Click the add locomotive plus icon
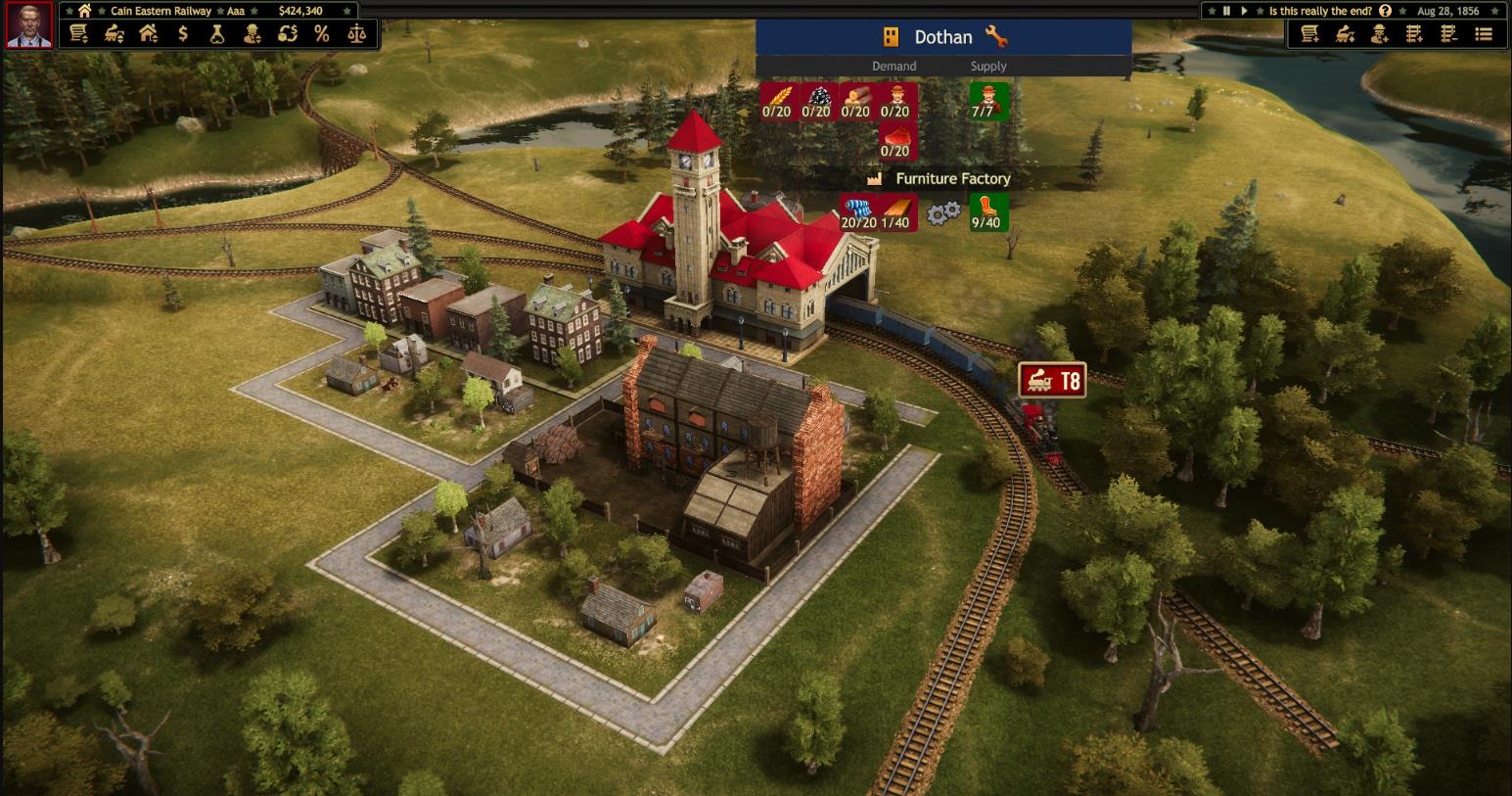Screen dimensions: 1512x796 coord(1346,34)
